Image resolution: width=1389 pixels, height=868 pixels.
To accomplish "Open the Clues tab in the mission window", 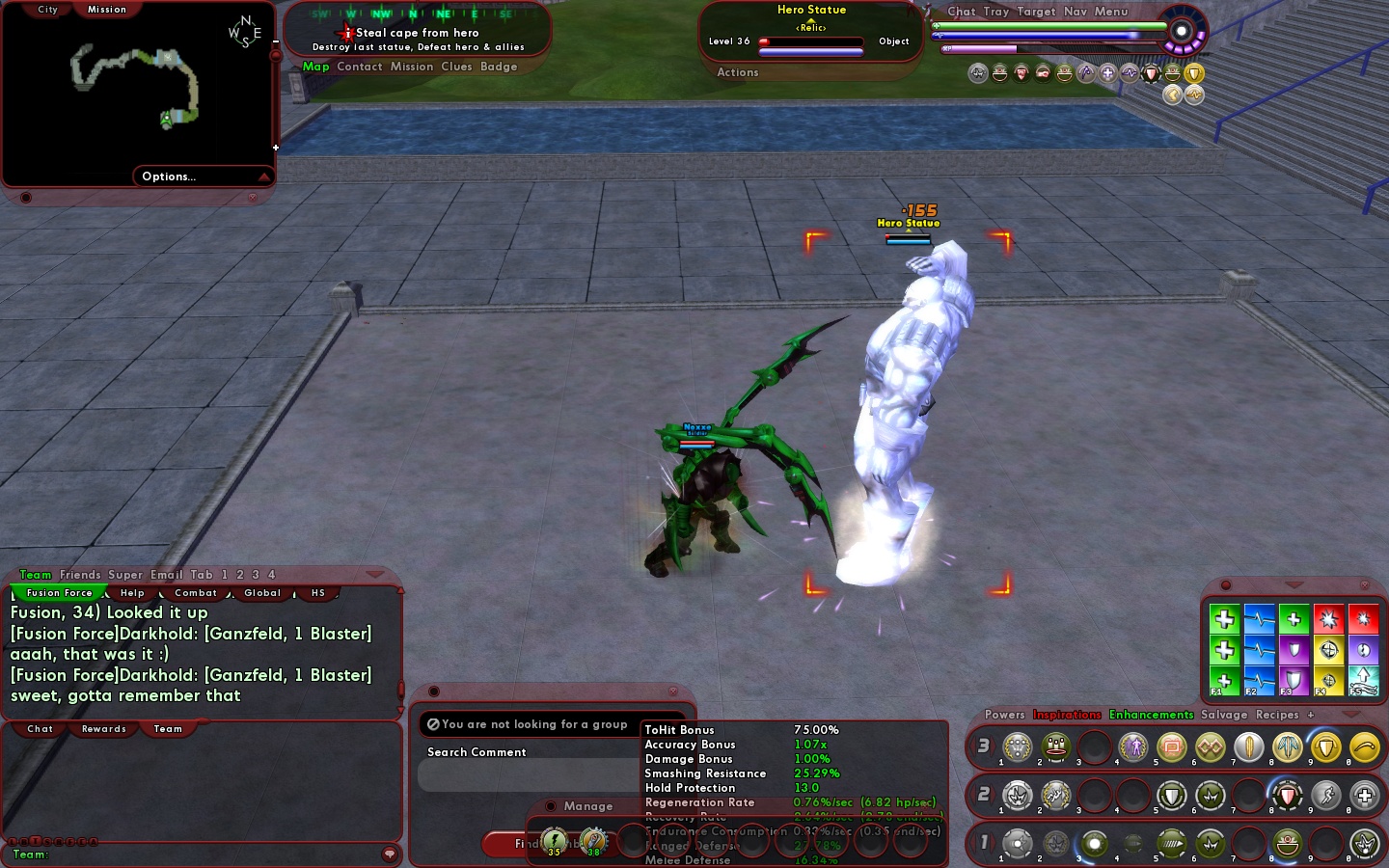I will click(x=457, y=67).
